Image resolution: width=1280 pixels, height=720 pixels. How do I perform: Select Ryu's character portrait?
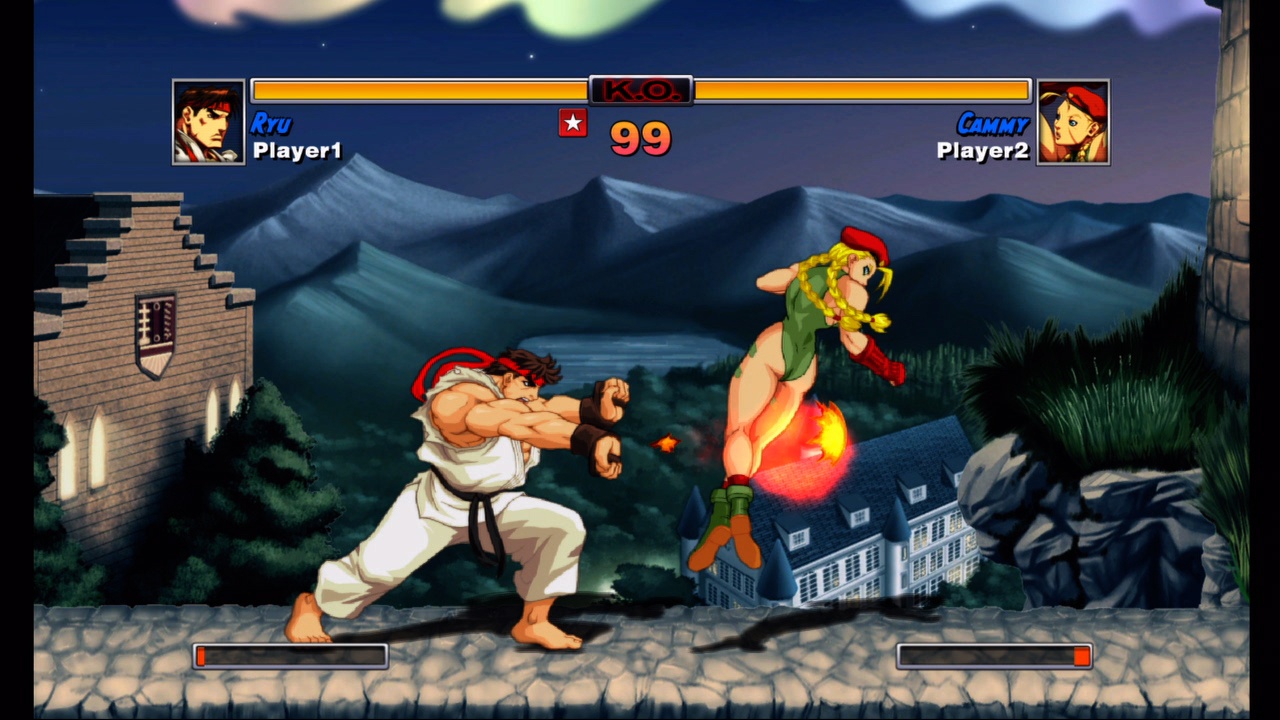[x=208, y=118]
